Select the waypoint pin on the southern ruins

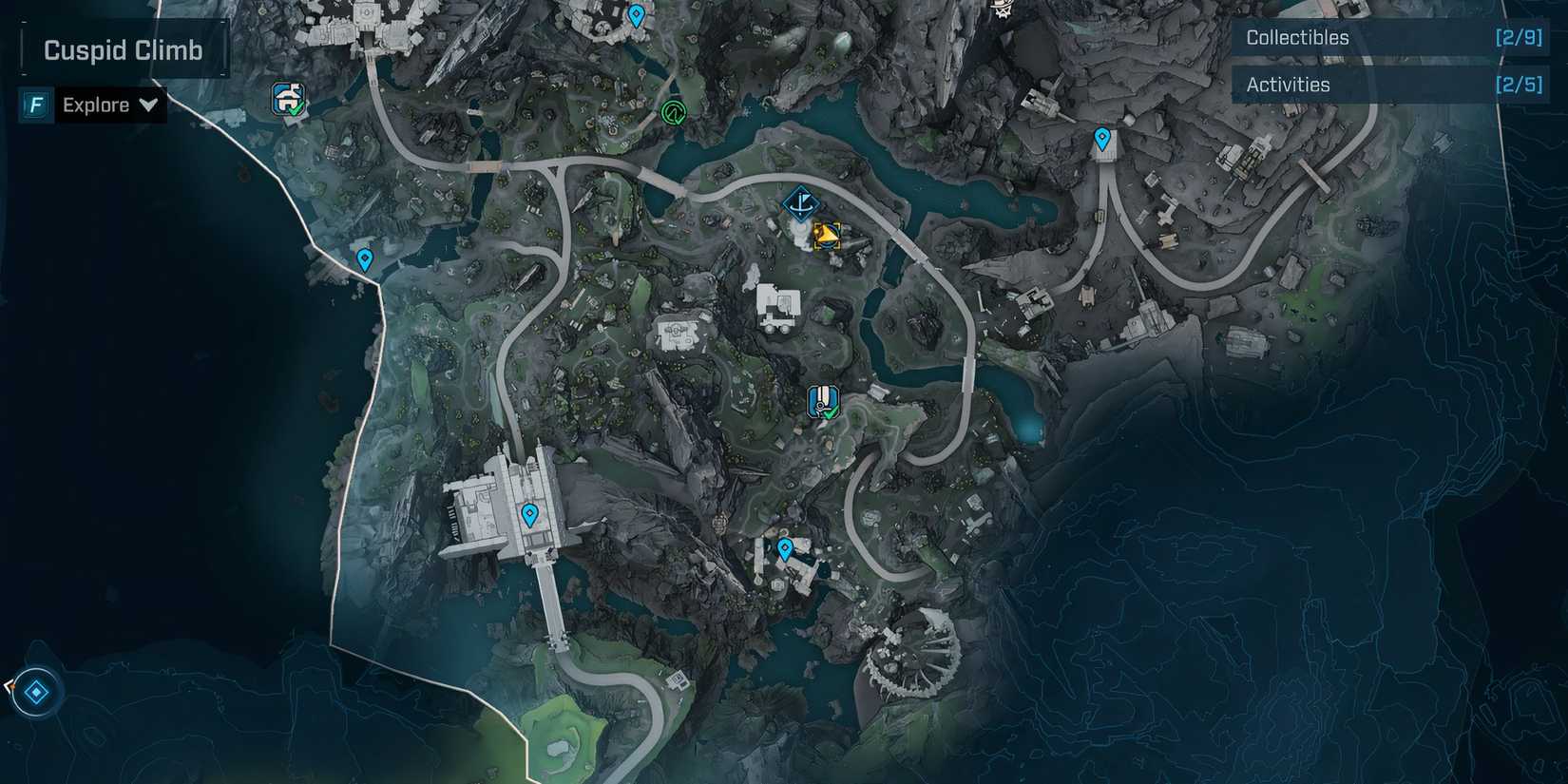pos(784,547)
